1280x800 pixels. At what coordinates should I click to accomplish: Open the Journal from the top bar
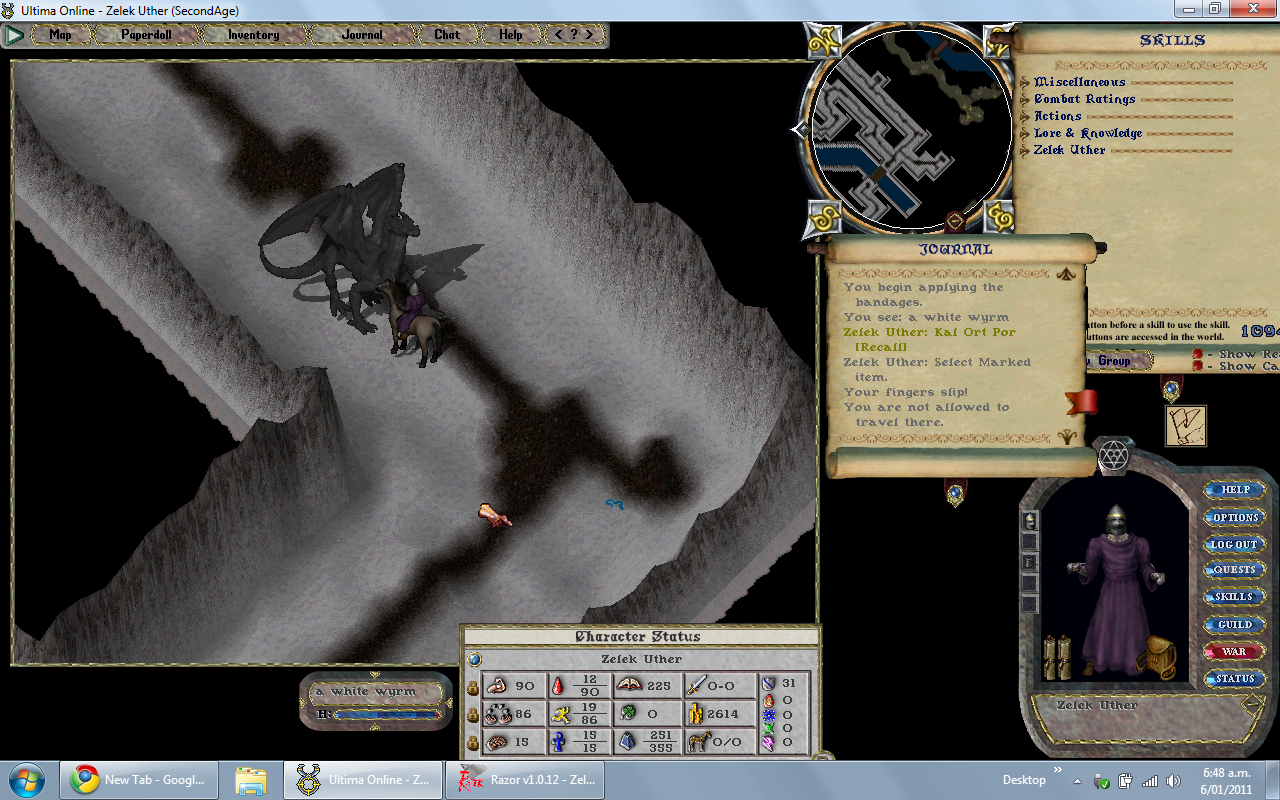pyautogui.click(x=361, y=35)
